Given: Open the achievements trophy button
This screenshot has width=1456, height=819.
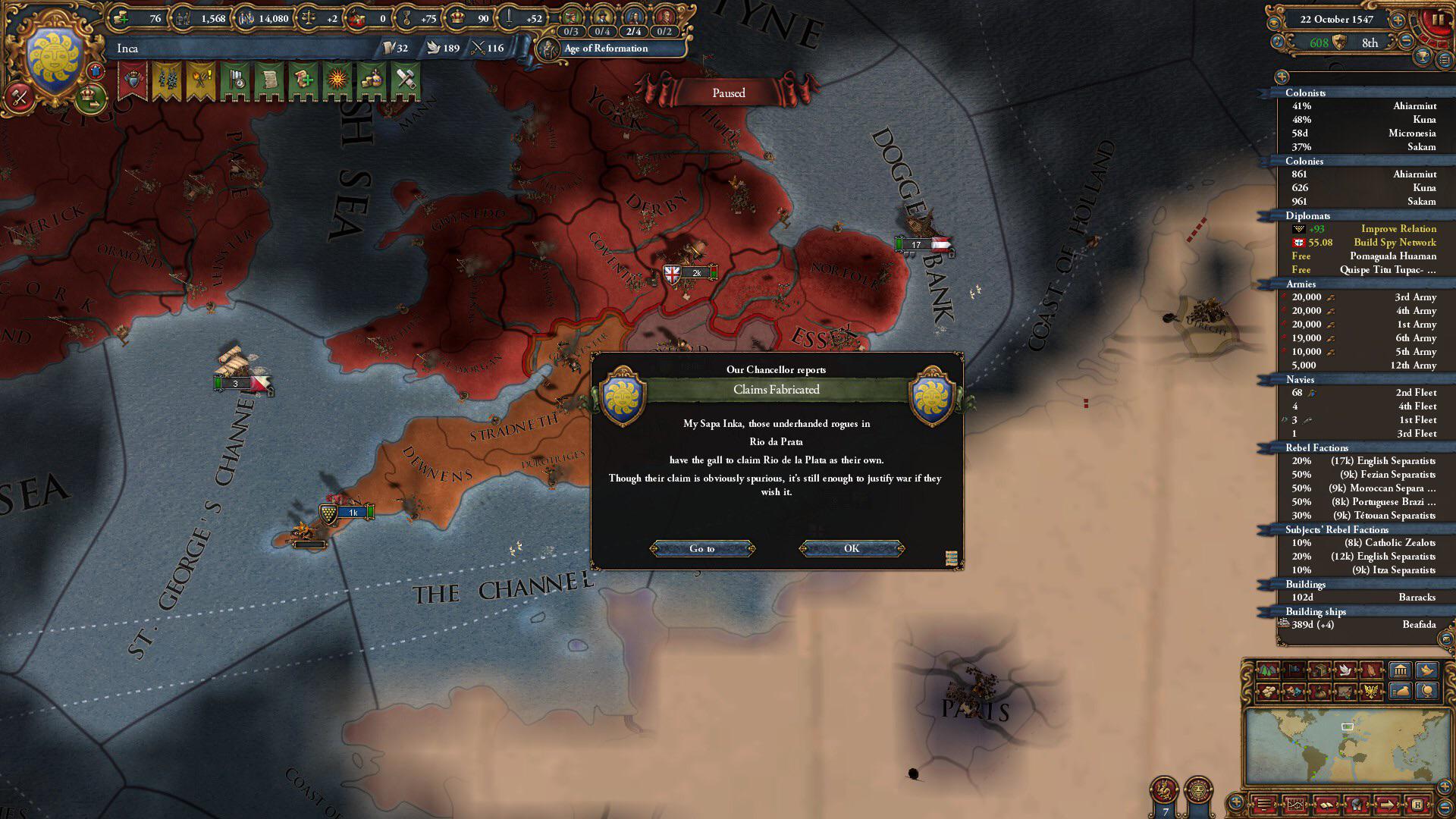Looking at the screenshot, I should [x=1423, y=56].
